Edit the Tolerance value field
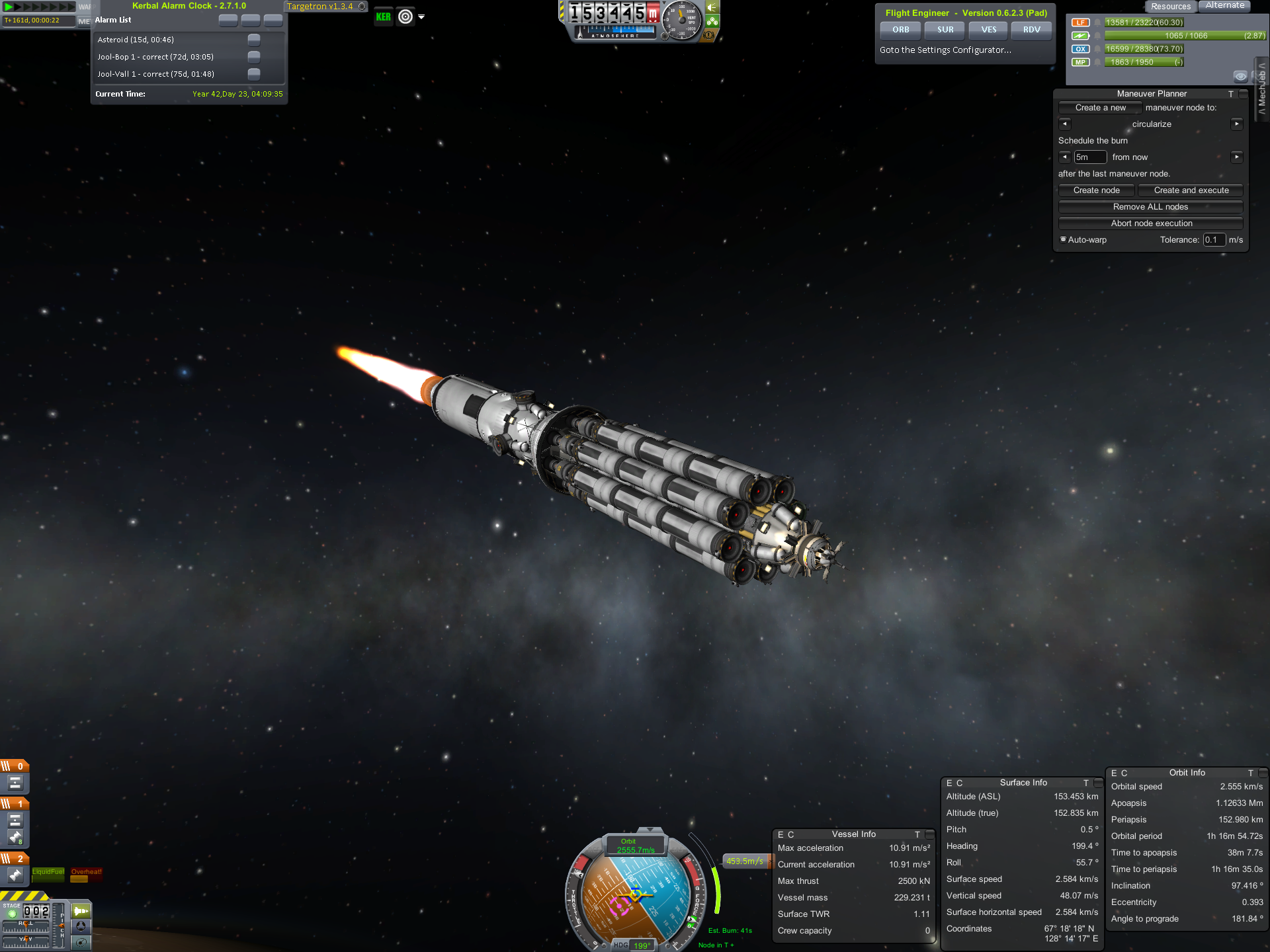This screenshot has height=952, width=1270. point(1214,240)
